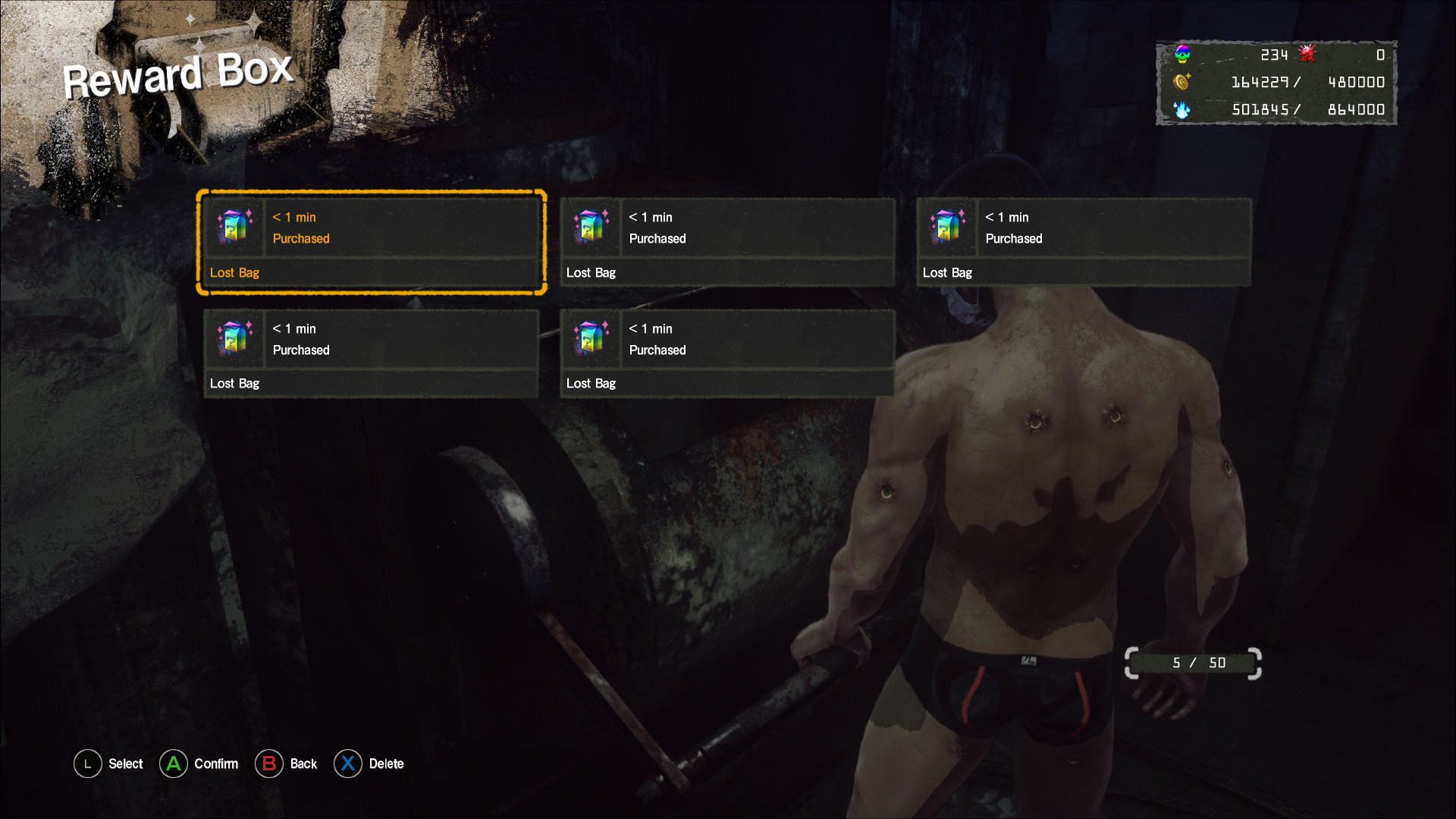Select the highlighted Lost Bag reward slot
This screenshot has width=1456, height=819.
coord(372,243)
